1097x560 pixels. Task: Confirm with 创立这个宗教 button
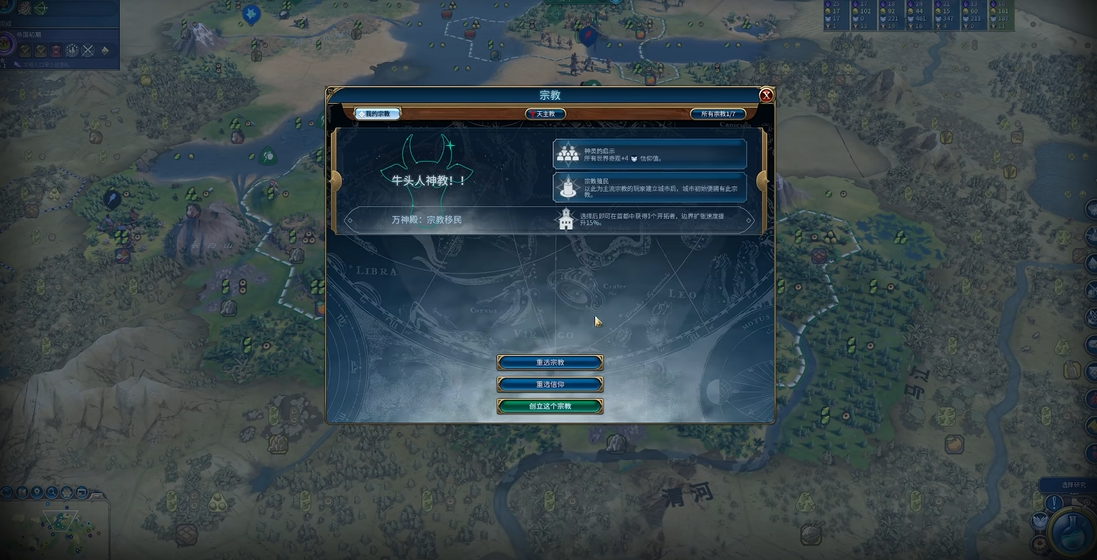(550, 406)
